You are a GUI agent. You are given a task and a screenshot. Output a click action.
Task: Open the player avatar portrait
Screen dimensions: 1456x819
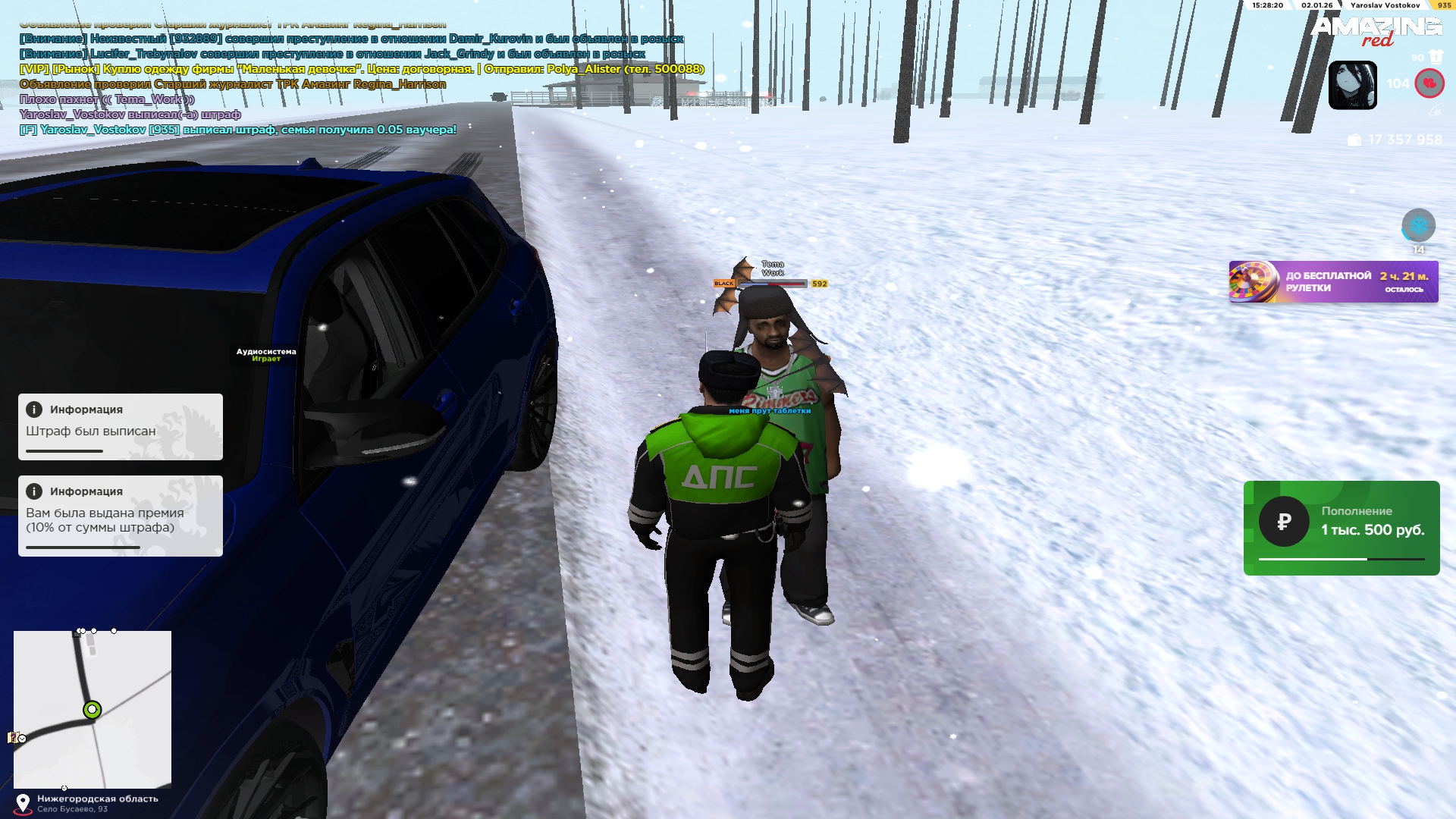coord(1352,85)
